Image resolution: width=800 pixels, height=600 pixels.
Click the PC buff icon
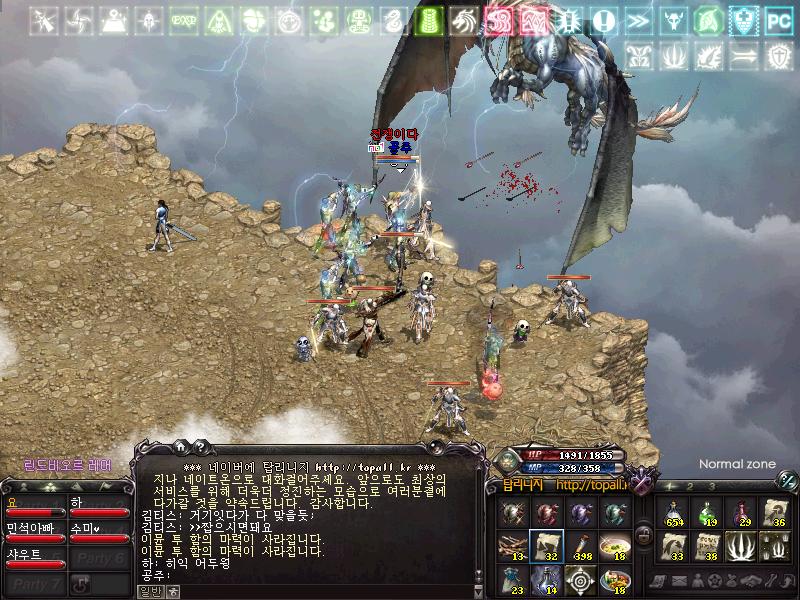[x=777, y=20]
